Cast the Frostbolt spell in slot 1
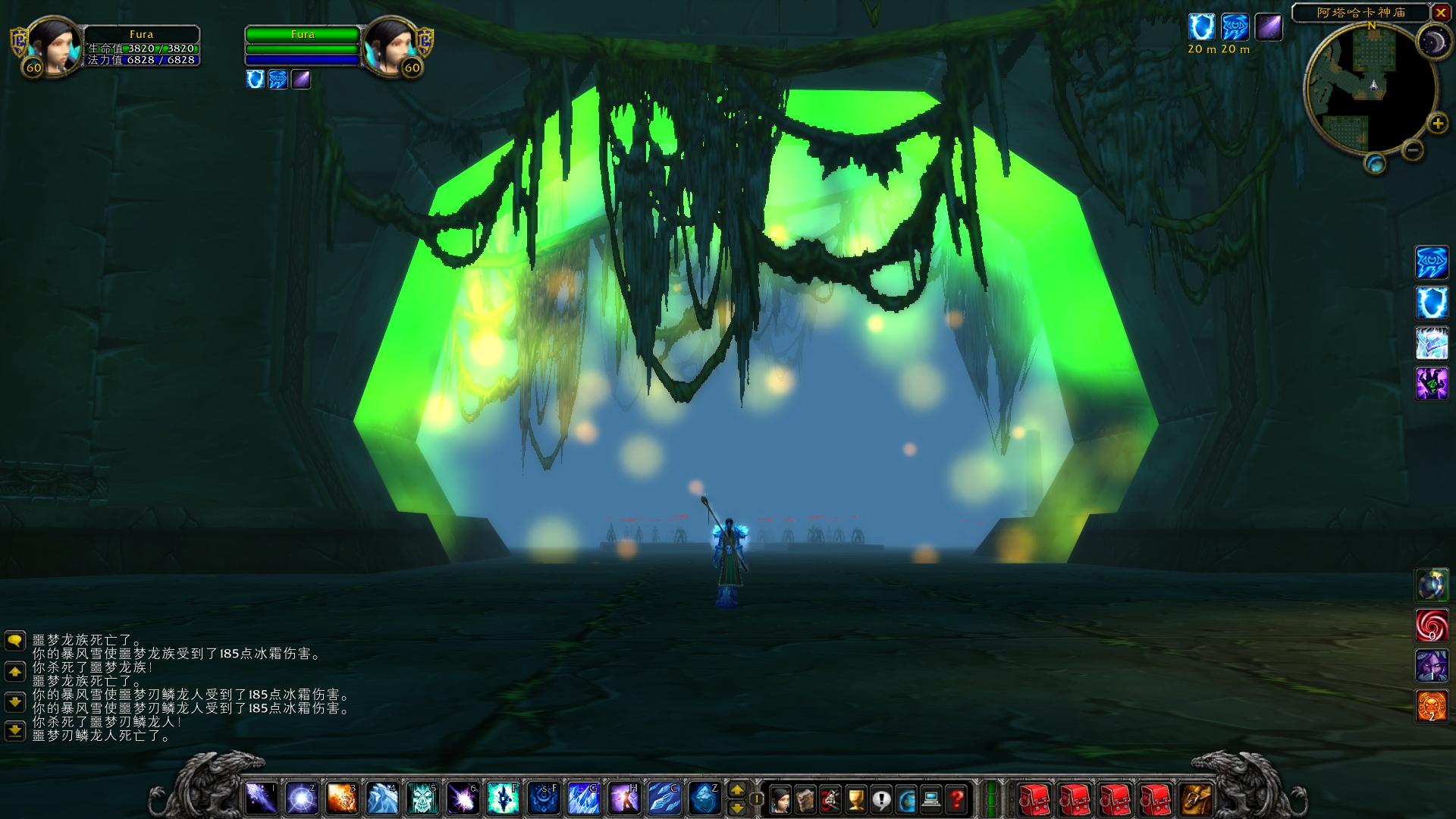 [x=259, y=798]
